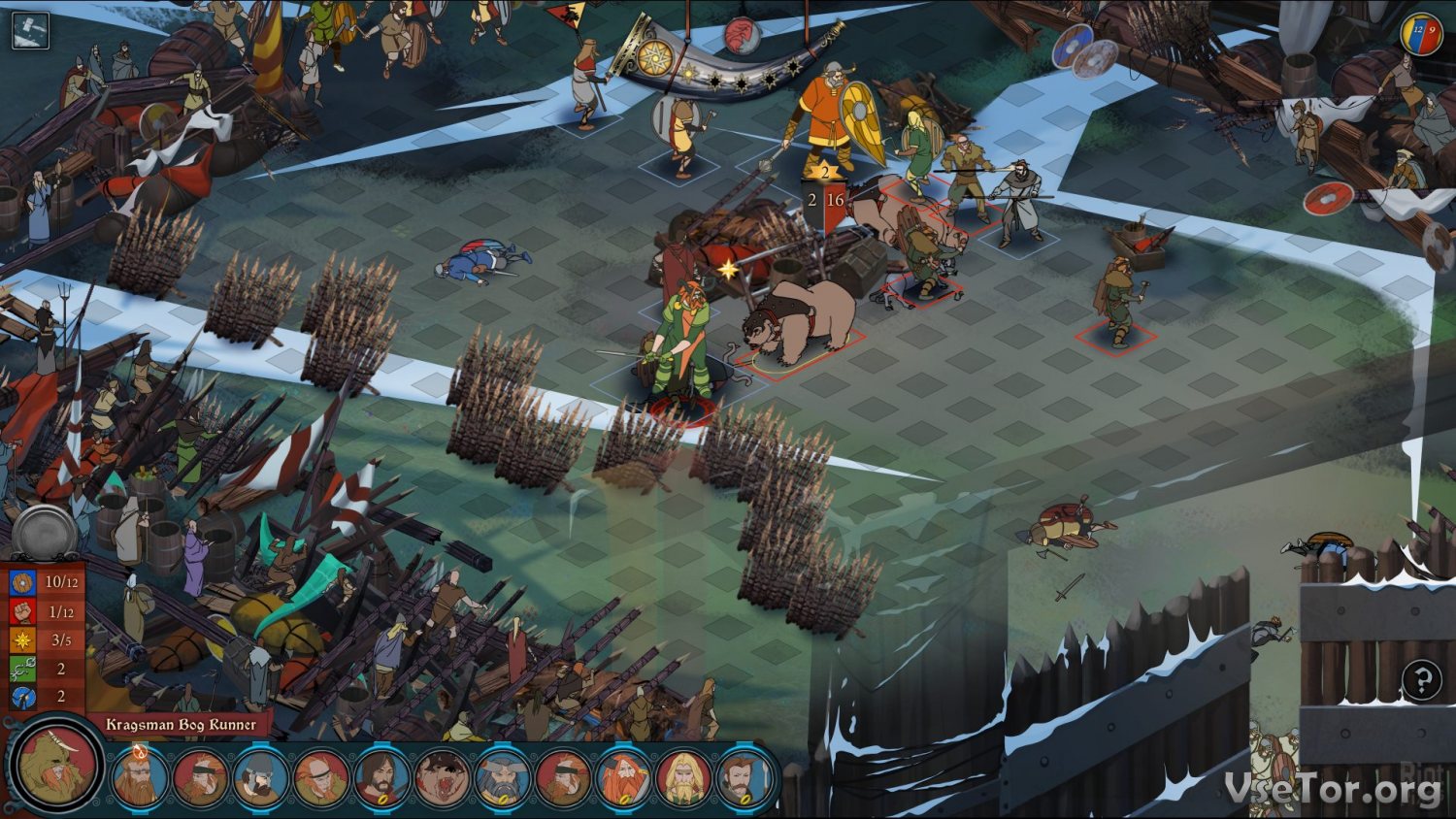Select the bear portrait in turn order
1456x819 pixels.
click(x=442, y=779)
